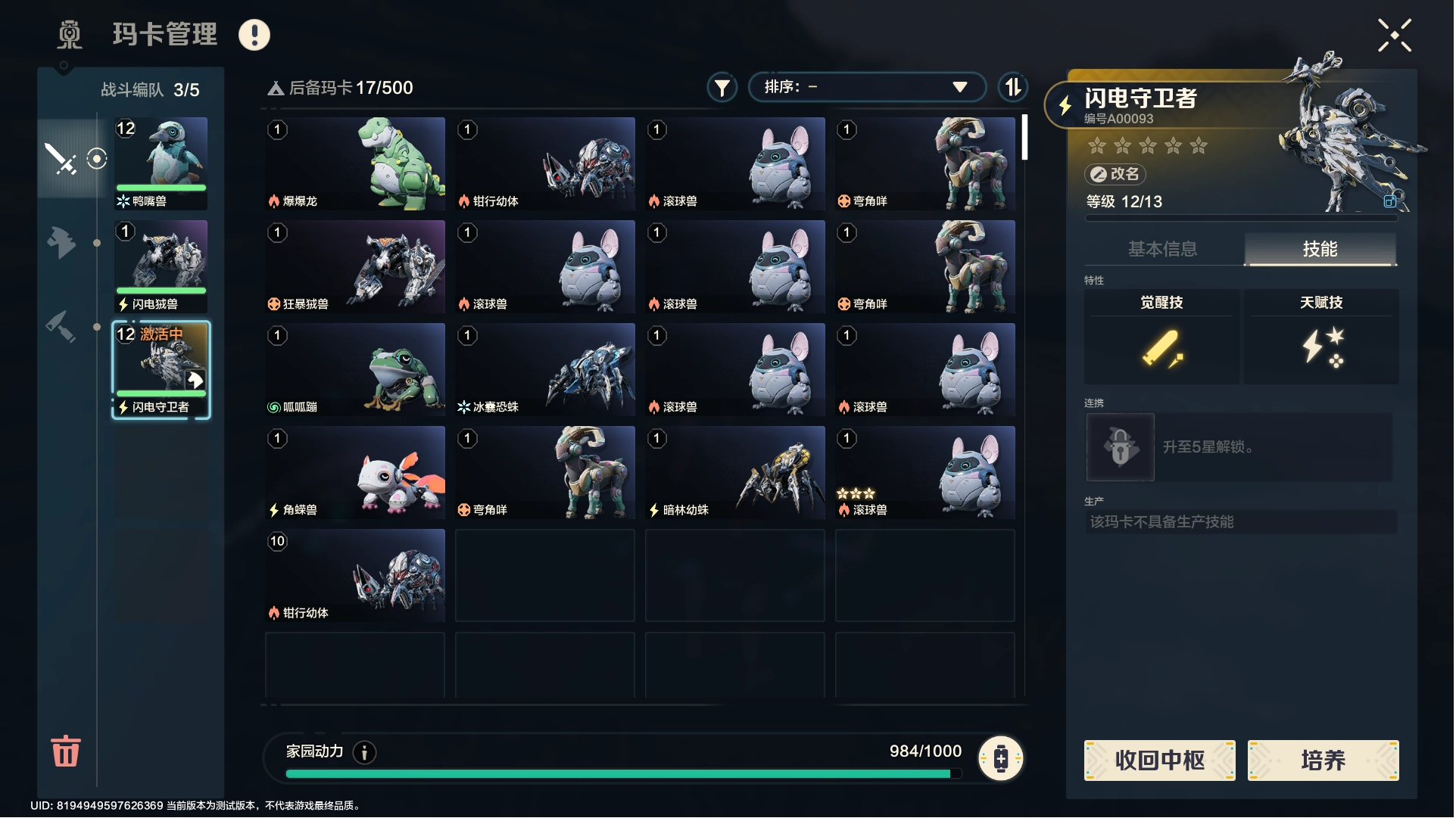Image resolution: width=1456 pixels, height=818 pixels.
Task: Open the filter funnel button
Action: click(722, 88)
